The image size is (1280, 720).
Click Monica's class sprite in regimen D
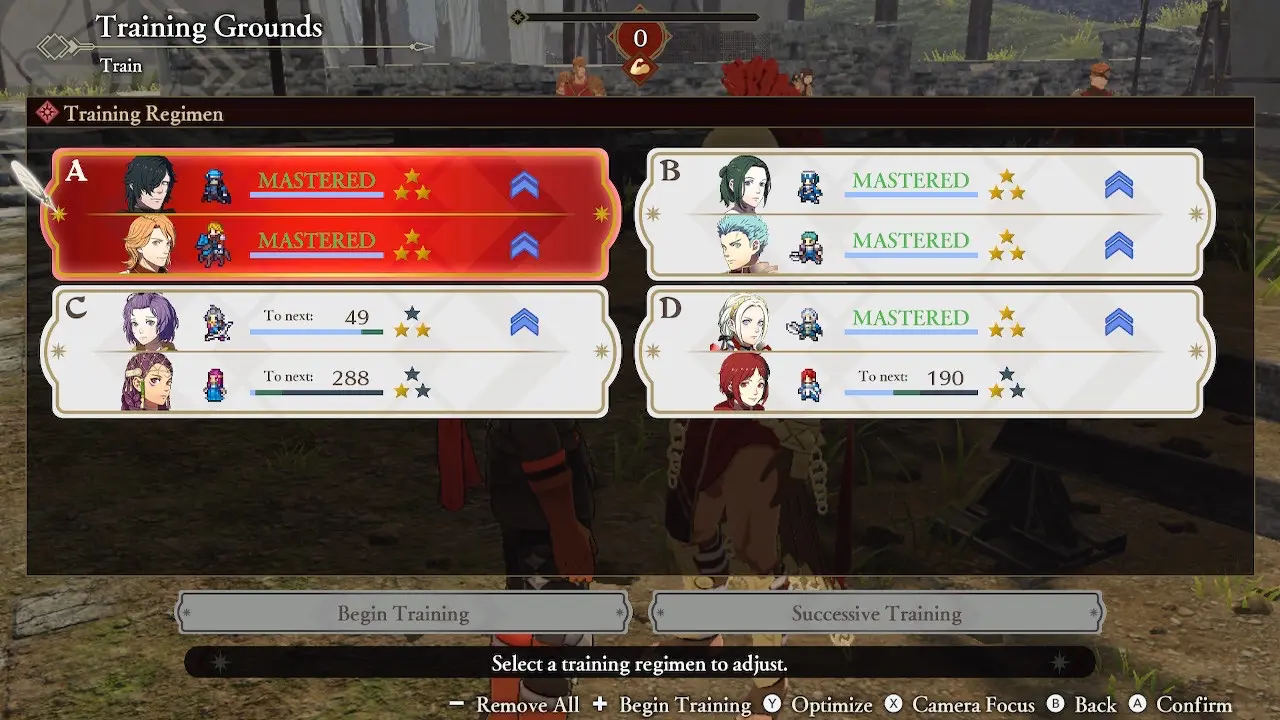[x=810, y=383]
